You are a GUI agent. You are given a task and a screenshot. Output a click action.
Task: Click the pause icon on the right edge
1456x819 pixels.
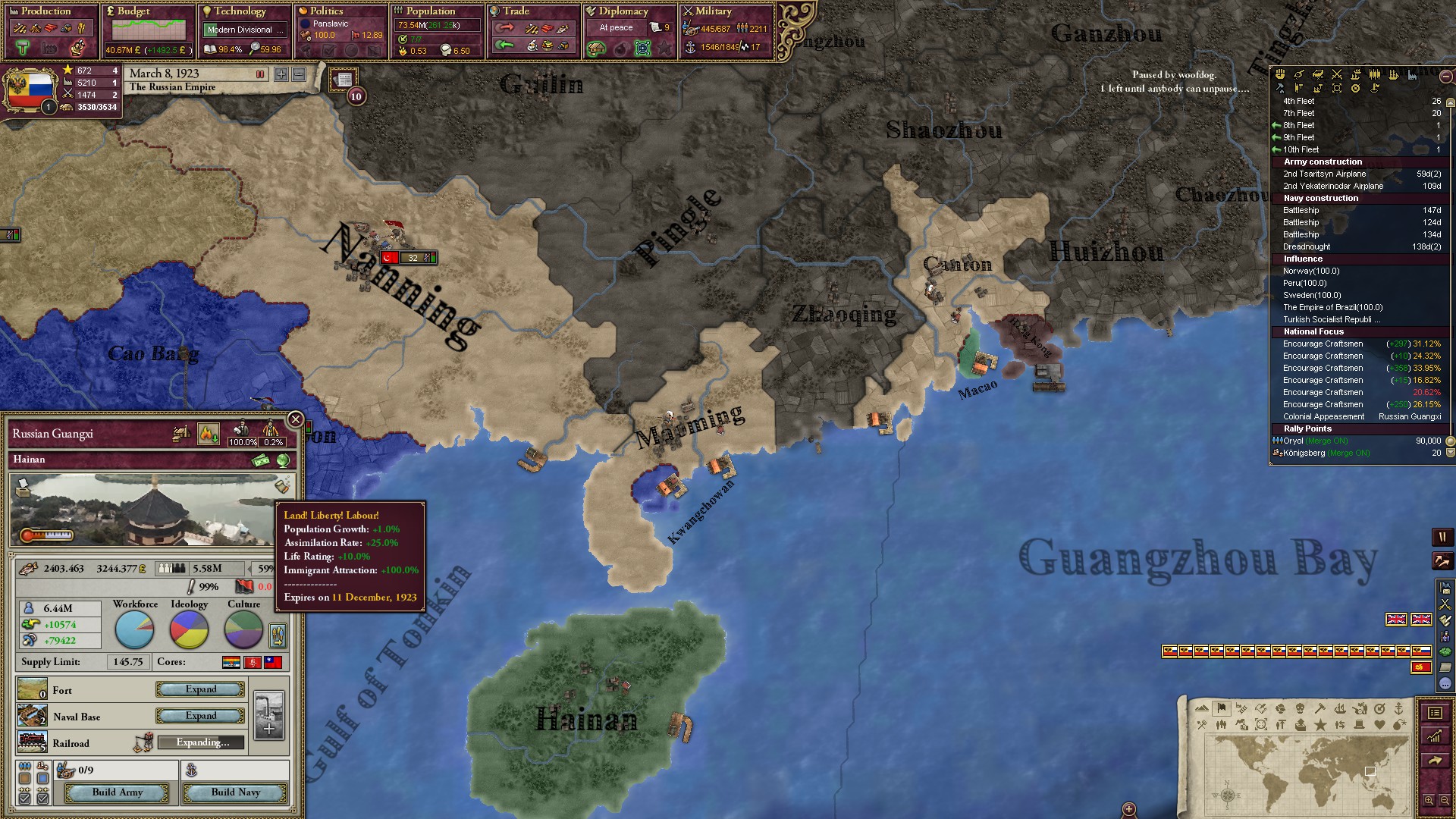tap(1442, 538)
